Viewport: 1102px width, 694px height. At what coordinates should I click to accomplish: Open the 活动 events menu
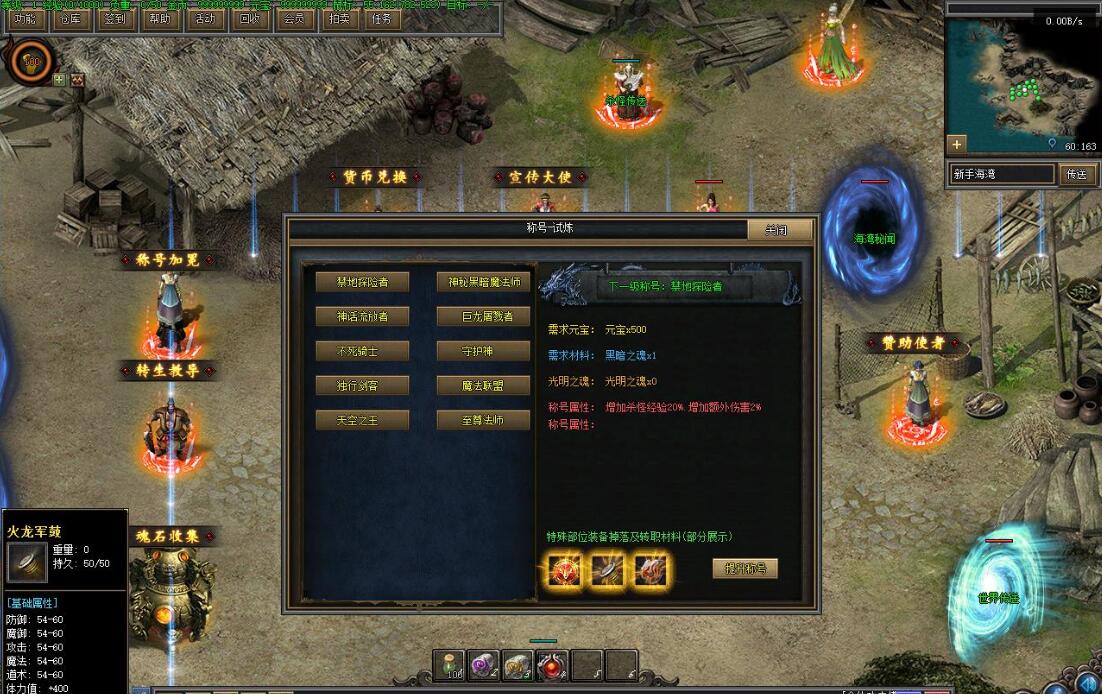[x=204, y=20]
